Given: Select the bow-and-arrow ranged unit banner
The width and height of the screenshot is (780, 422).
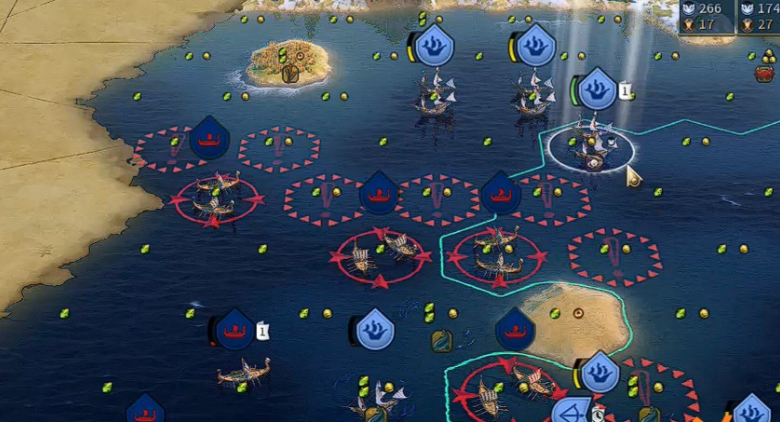Looking at the screenshot, I should (x=572, y=412).
